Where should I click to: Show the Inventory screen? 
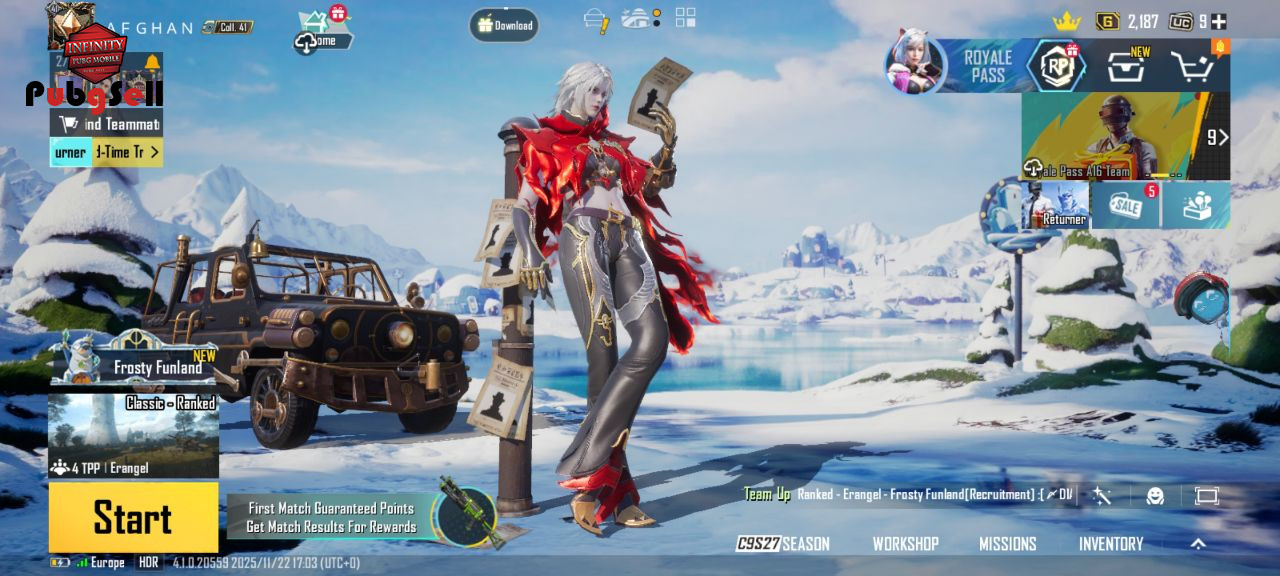point(1110,544)
